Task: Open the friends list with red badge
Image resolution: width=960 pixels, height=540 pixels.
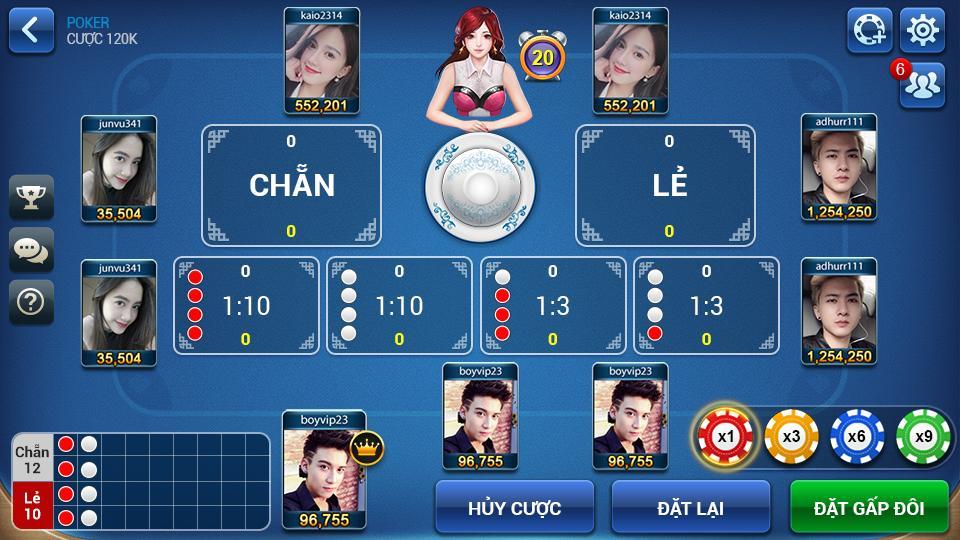Action: (x=922, y=85)
